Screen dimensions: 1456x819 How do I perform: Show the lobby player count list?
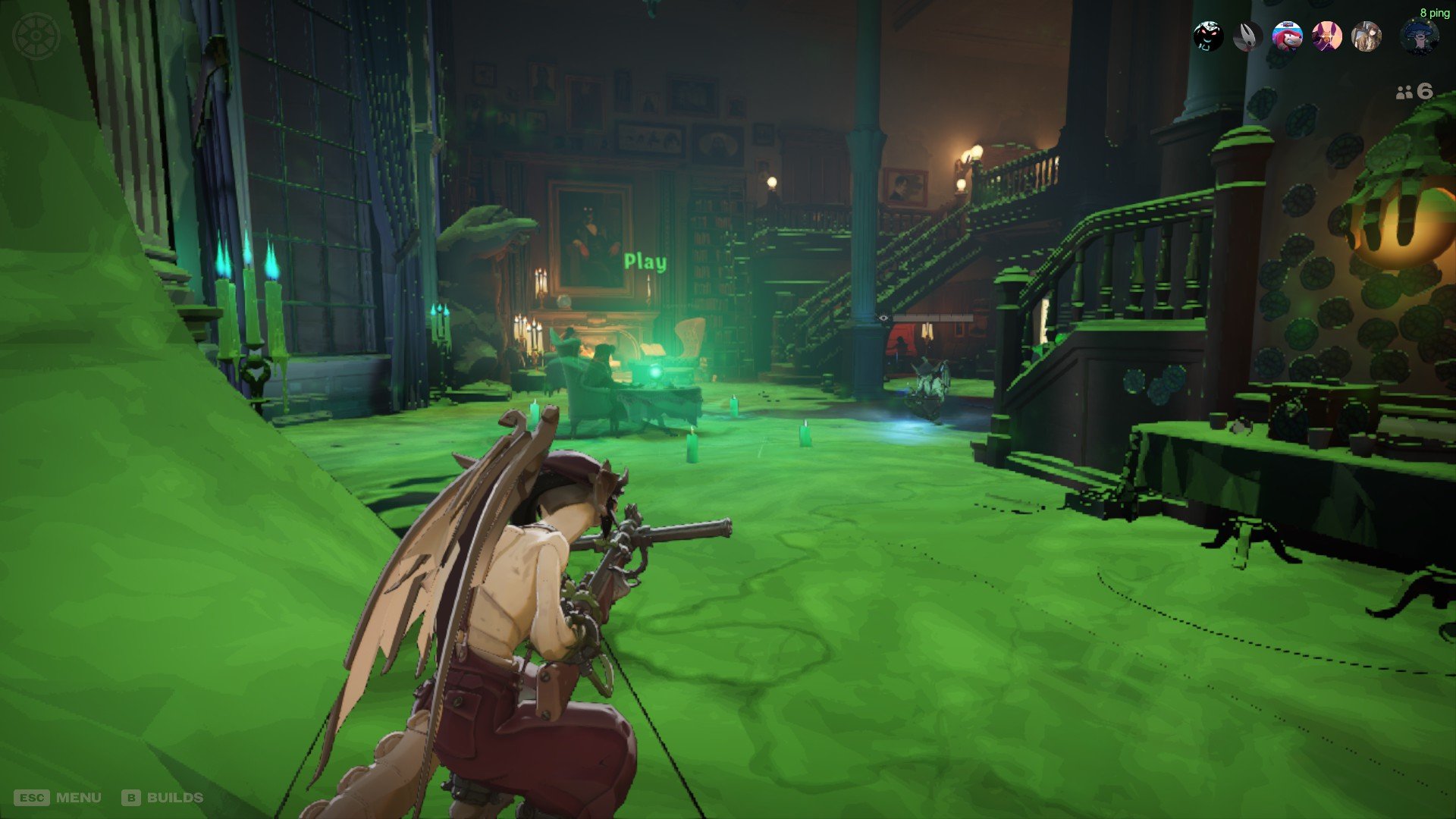coord(1414,92)
